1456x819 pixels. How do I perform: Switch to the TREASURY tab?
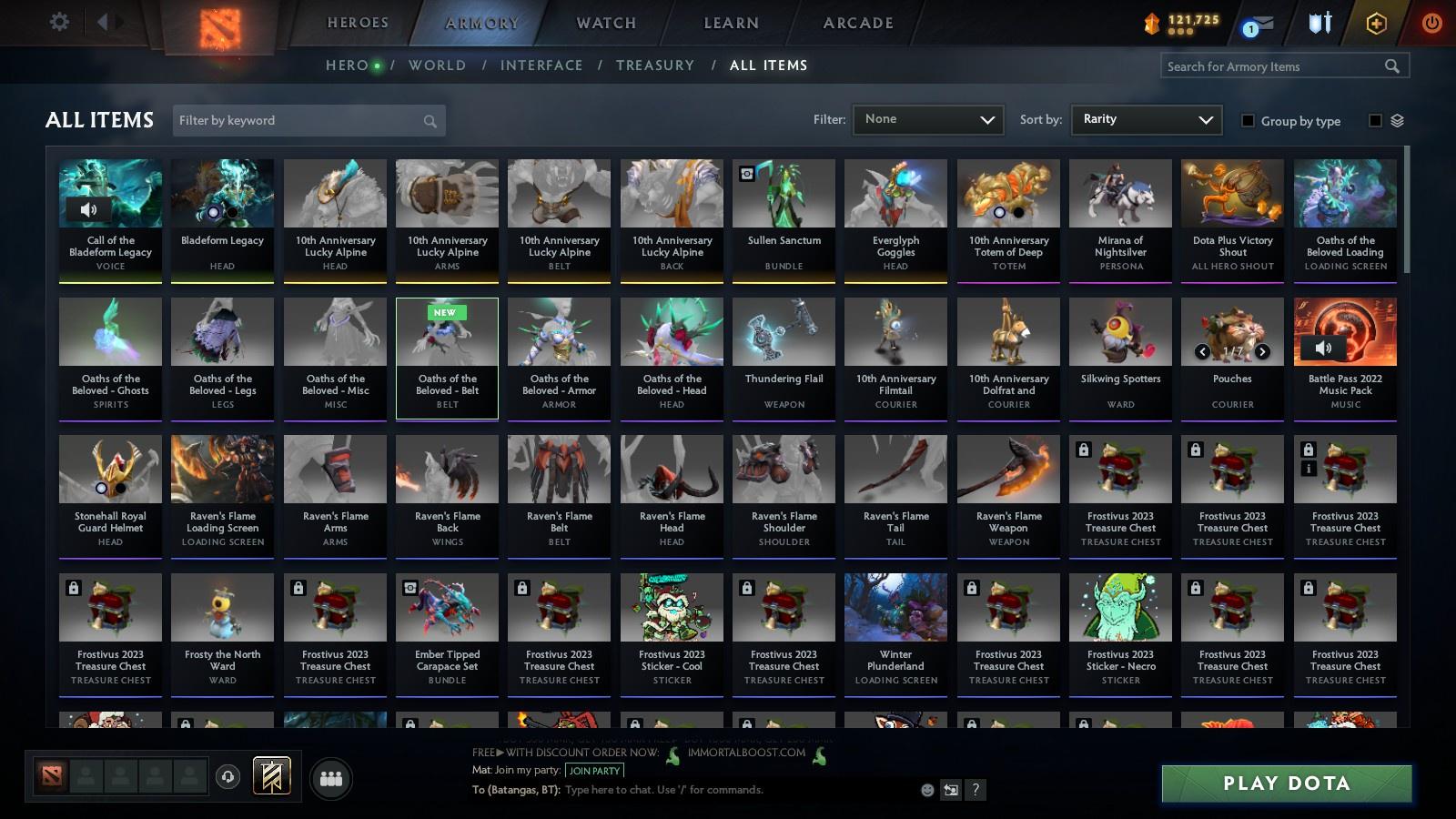pos(655,66)
